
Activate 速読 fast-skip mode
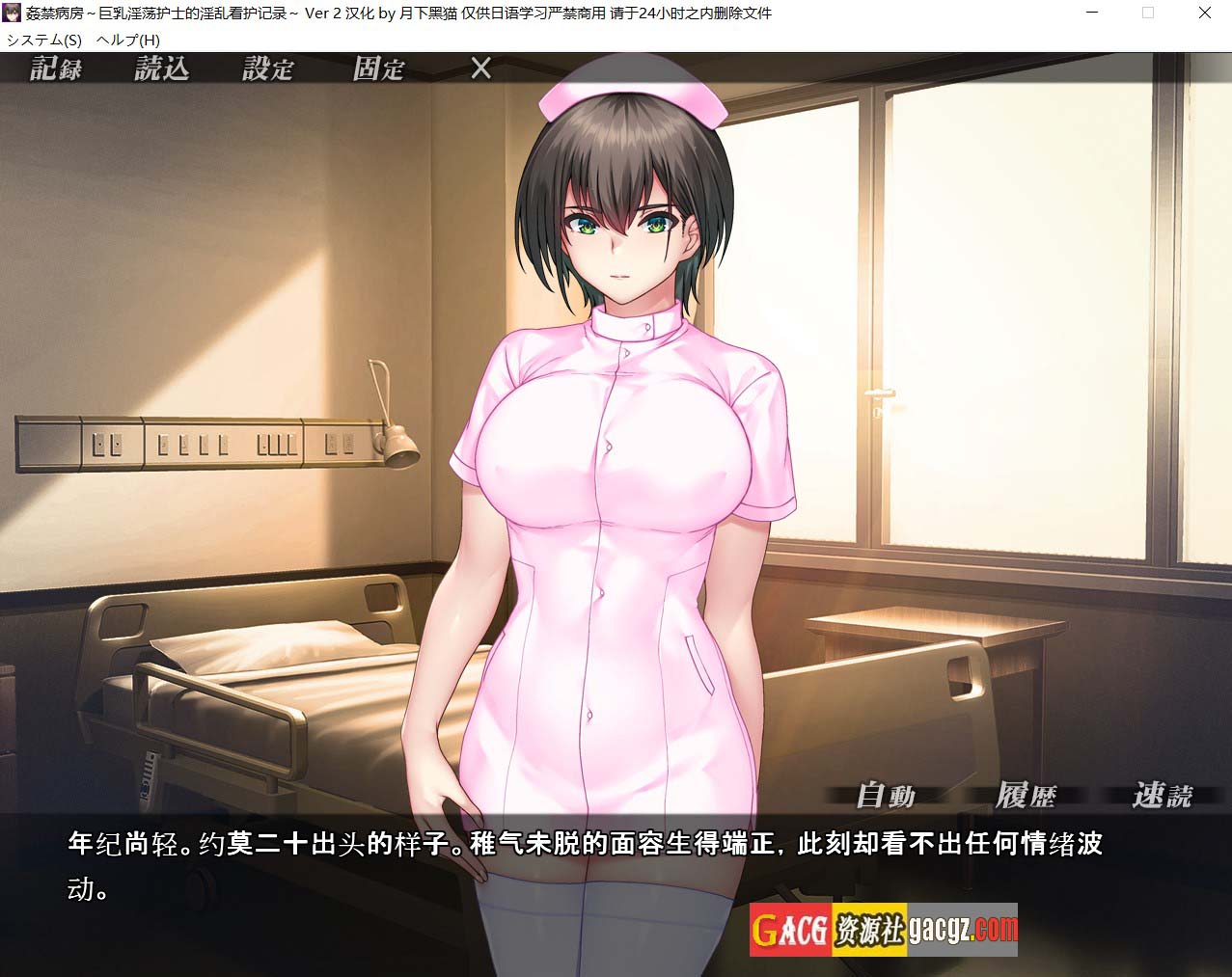coord(1163,796)
